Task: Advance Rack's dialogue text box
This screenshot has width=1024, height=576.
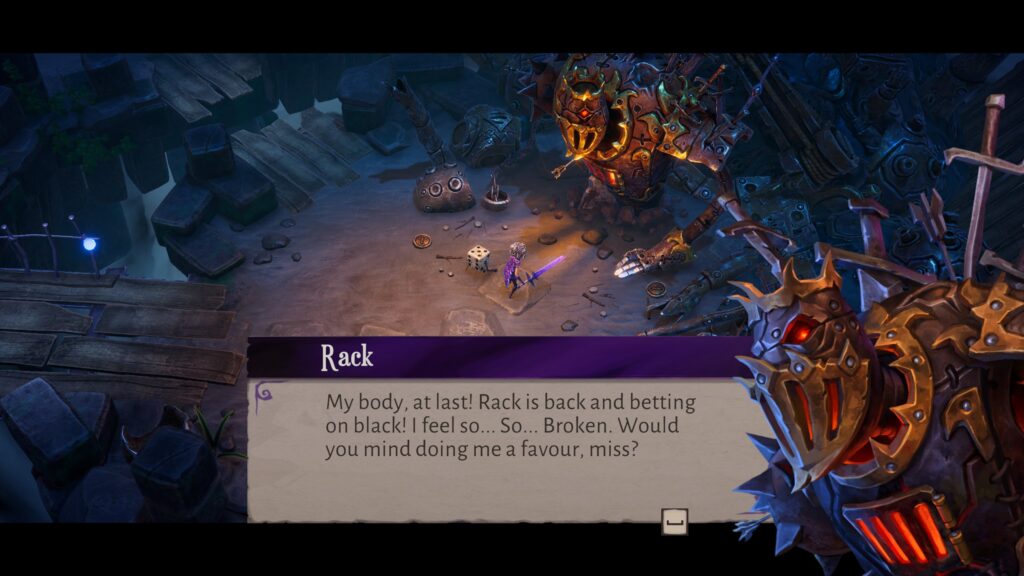Action: [x=674, y=520]
